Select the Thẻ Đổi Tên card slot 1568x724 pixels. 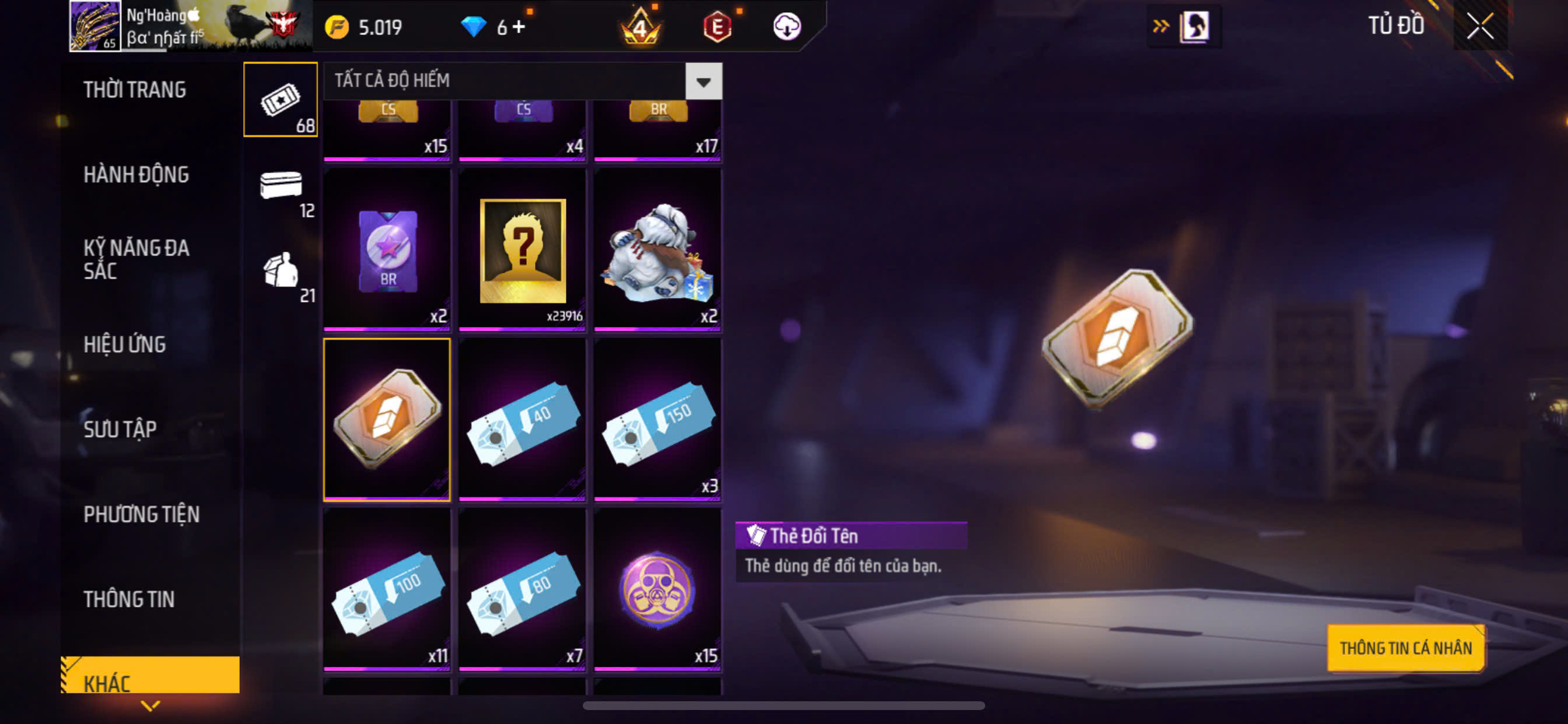387,419
